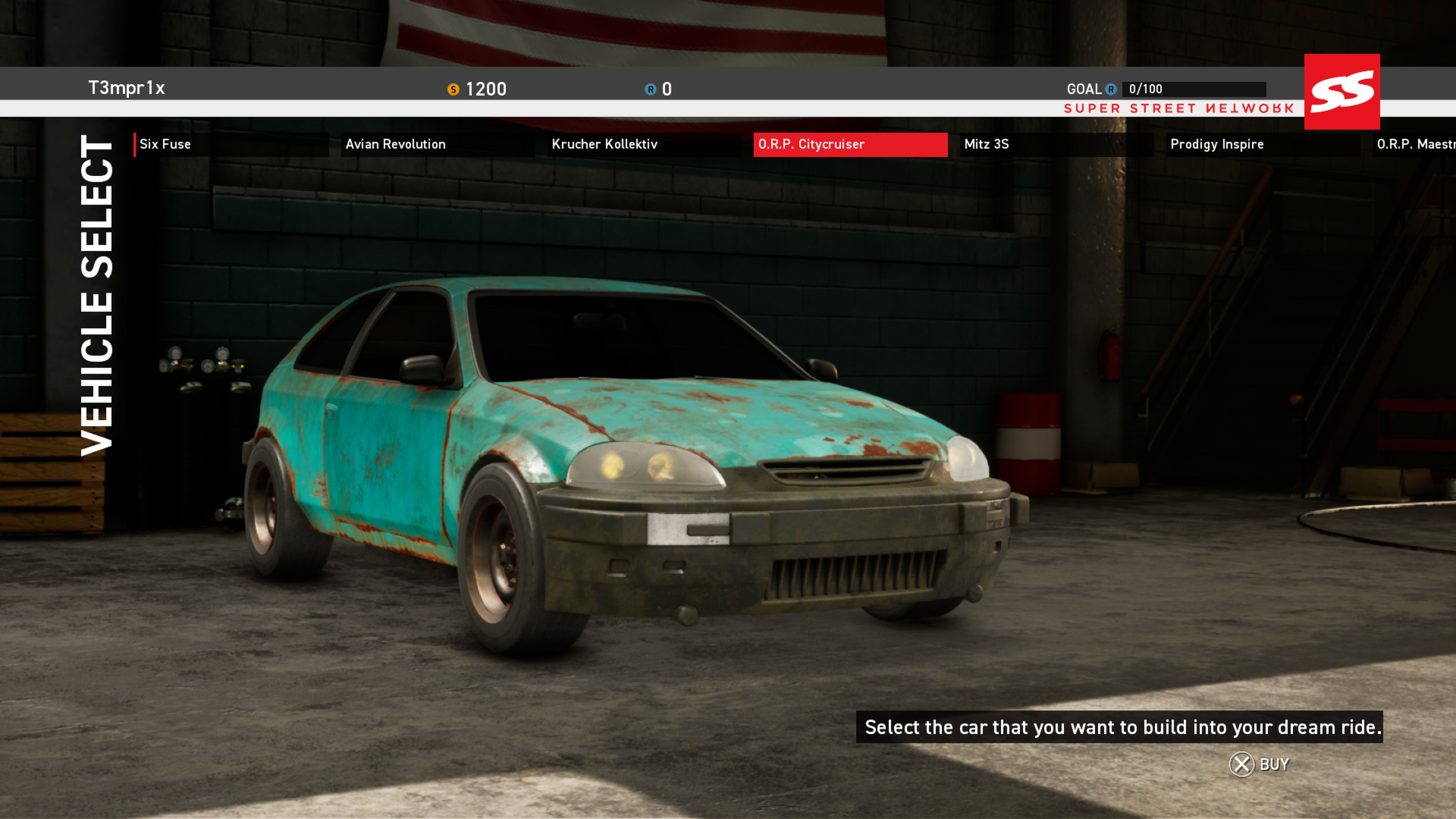Click the 0/100 goal progress bar

coord(1196,89)
